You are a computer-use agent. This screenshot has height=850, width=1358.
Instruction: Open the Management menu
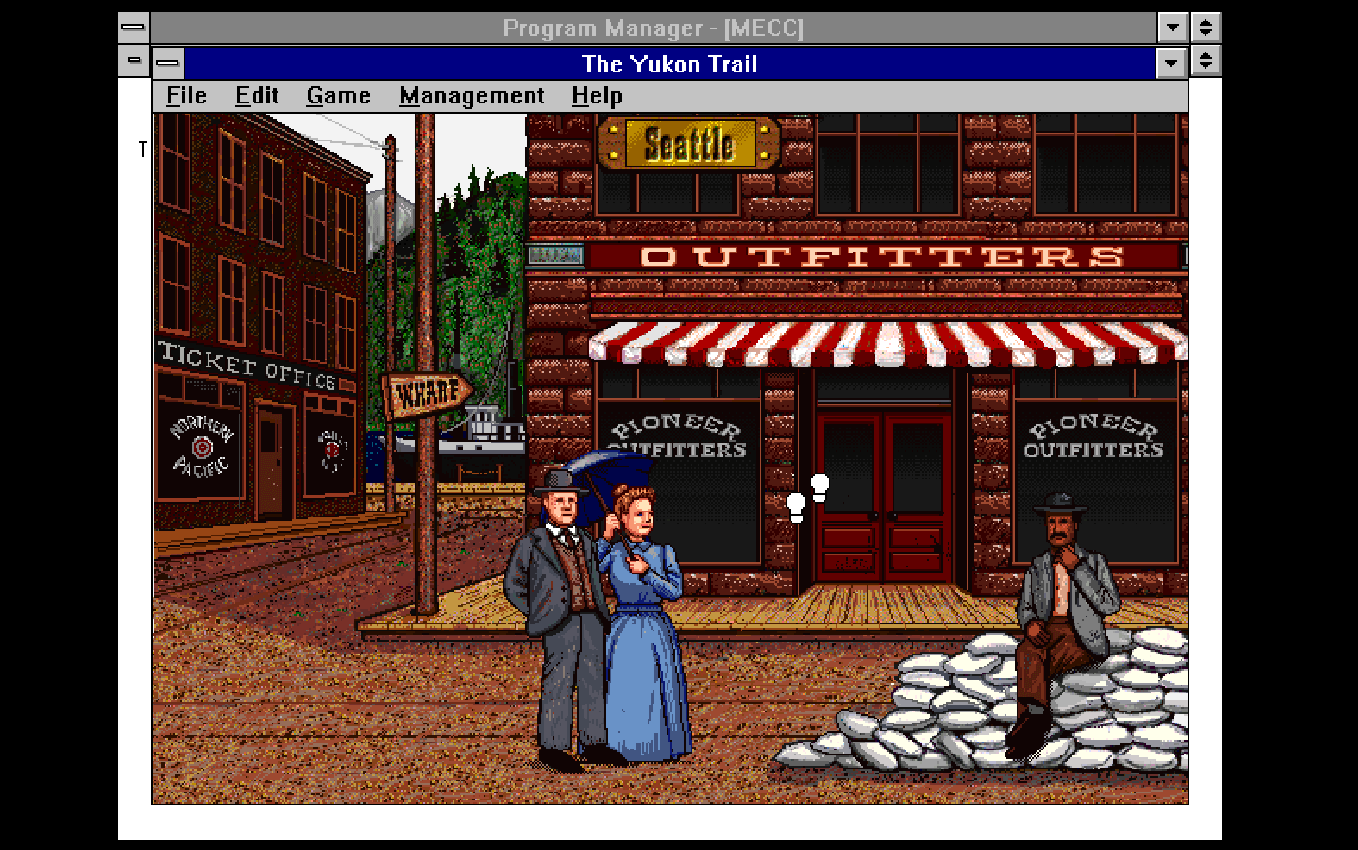pyautogui.click(x=471, y=95)
